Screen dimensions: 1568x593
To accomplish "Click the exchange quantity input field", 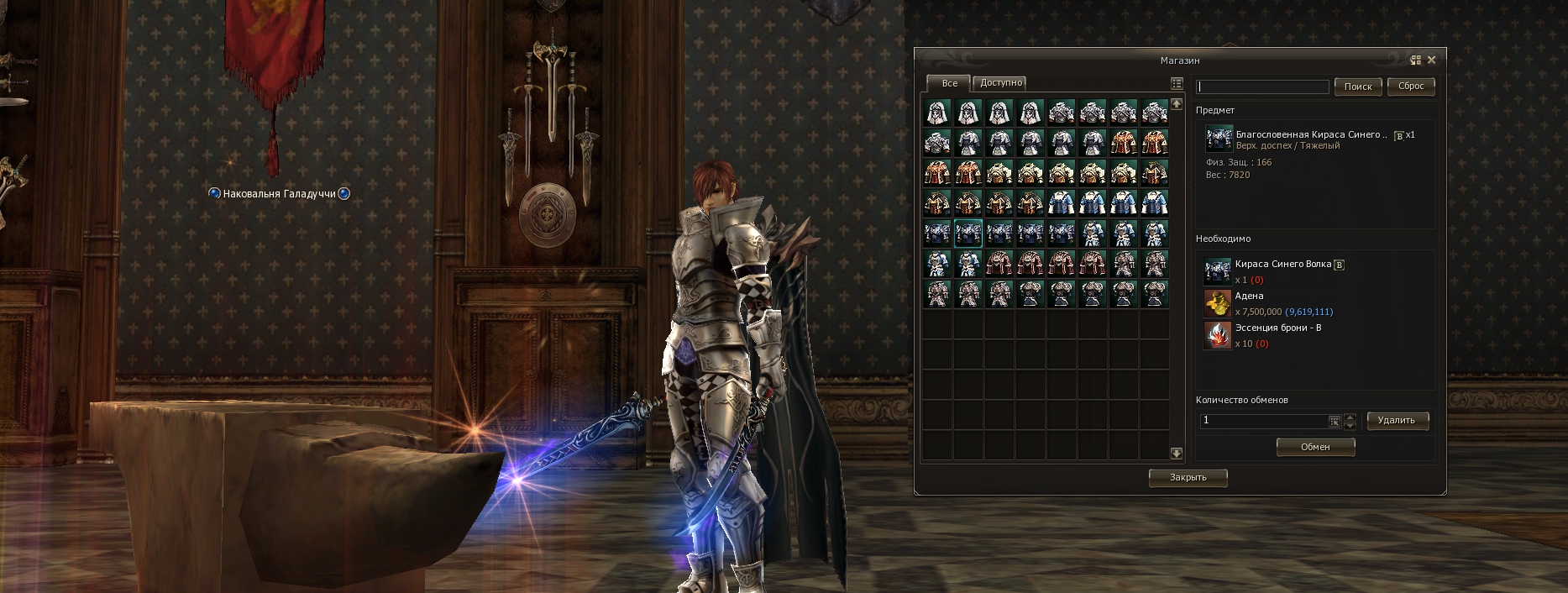I will [1262, 421].
